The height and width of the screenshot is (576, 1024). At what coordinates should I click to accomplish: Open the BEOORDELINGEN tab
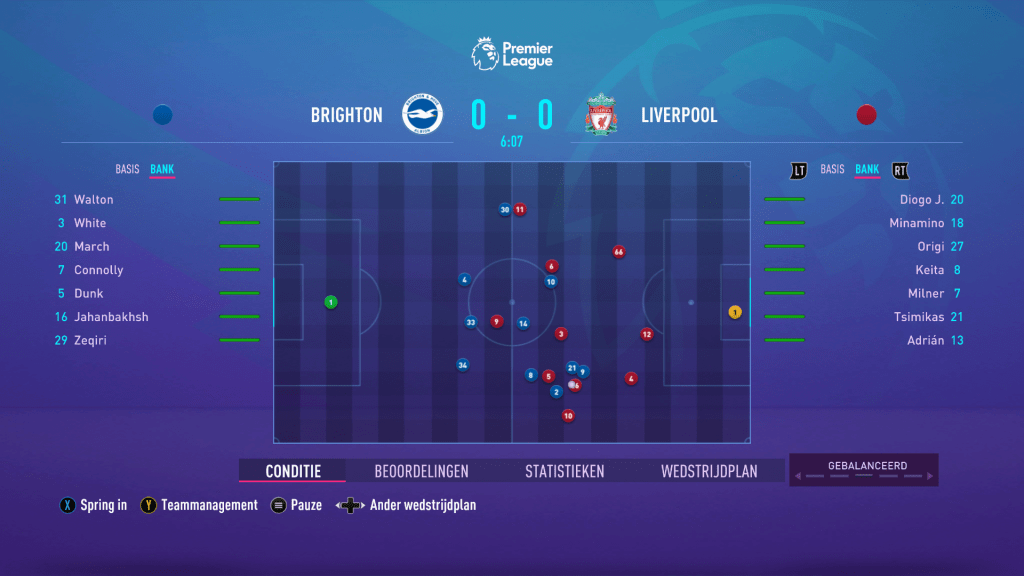coord(421,471)
